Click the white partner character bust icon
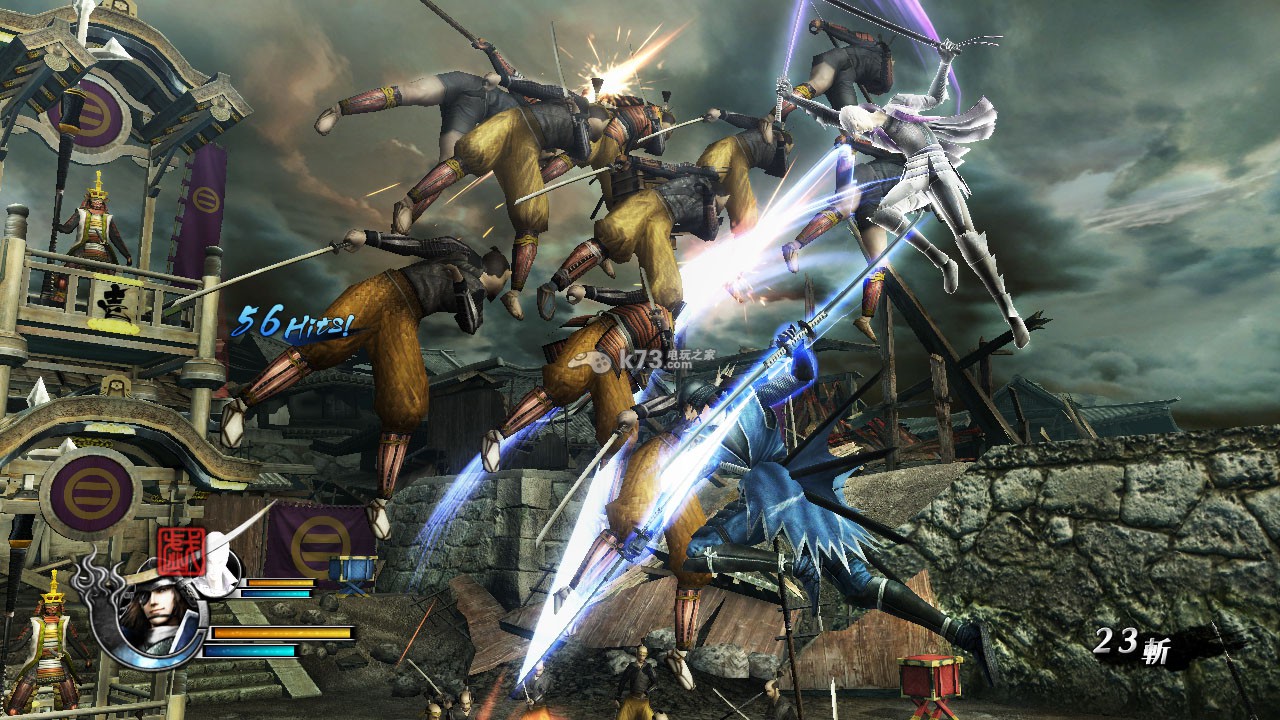The image size is (1280, 720). click(x=216, y=569)
